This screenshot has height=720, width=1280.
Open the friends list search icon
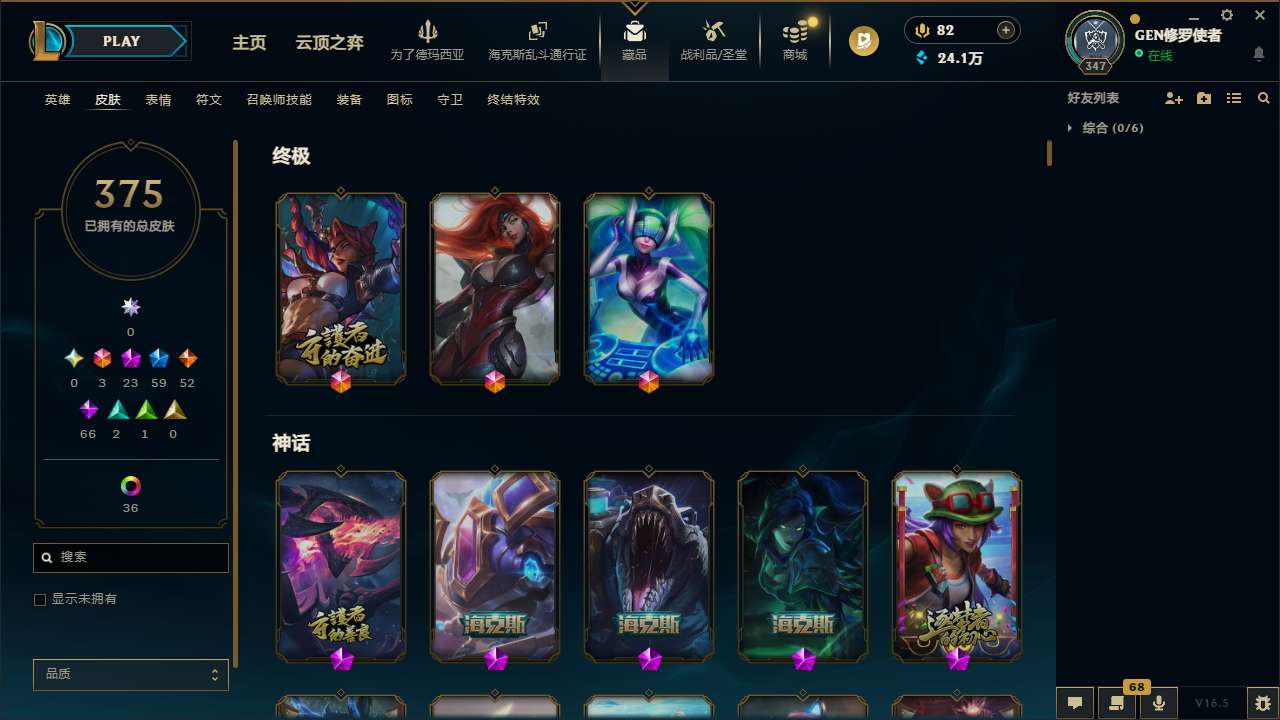1264,97
